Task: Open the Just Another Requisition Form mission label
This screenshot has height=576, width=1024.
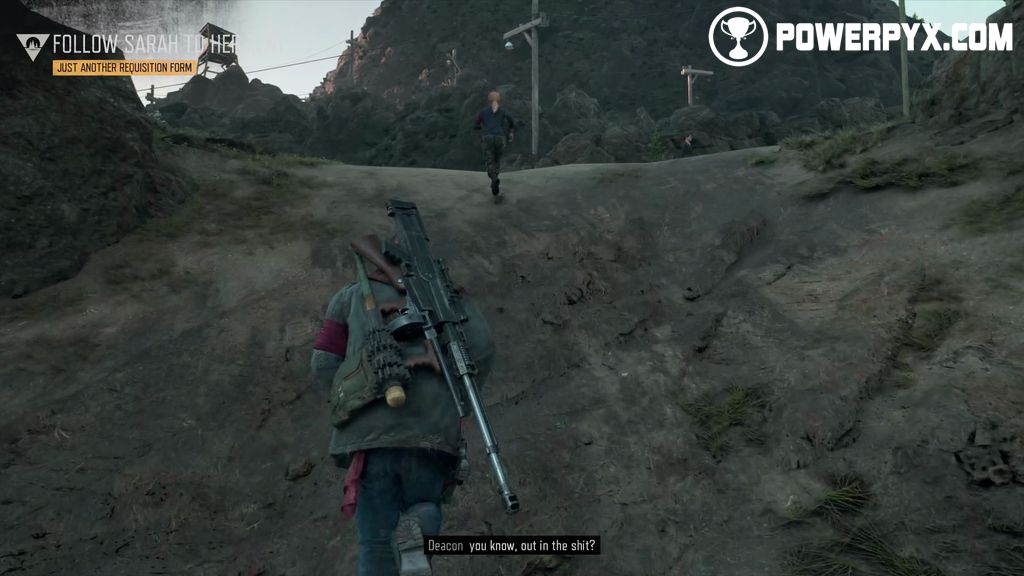Action: pos(124,68)
